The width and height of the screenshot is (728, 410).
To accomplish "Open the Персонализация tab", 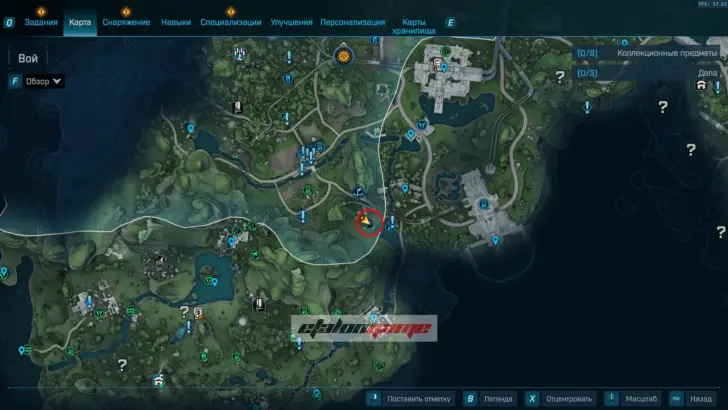I will pyautogui.click(x=353, y=22).
